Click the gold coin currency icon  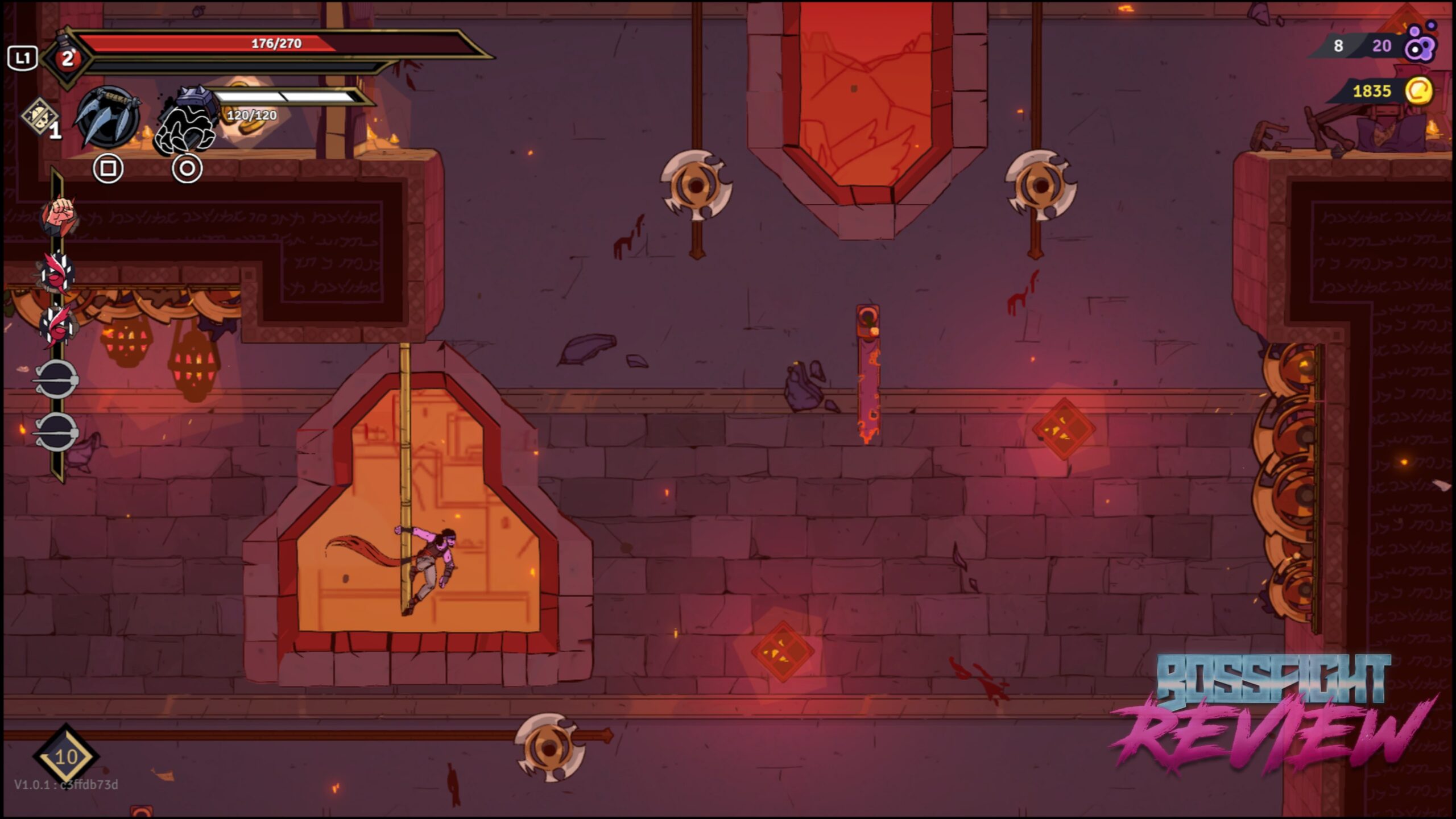pos(1418,91)
